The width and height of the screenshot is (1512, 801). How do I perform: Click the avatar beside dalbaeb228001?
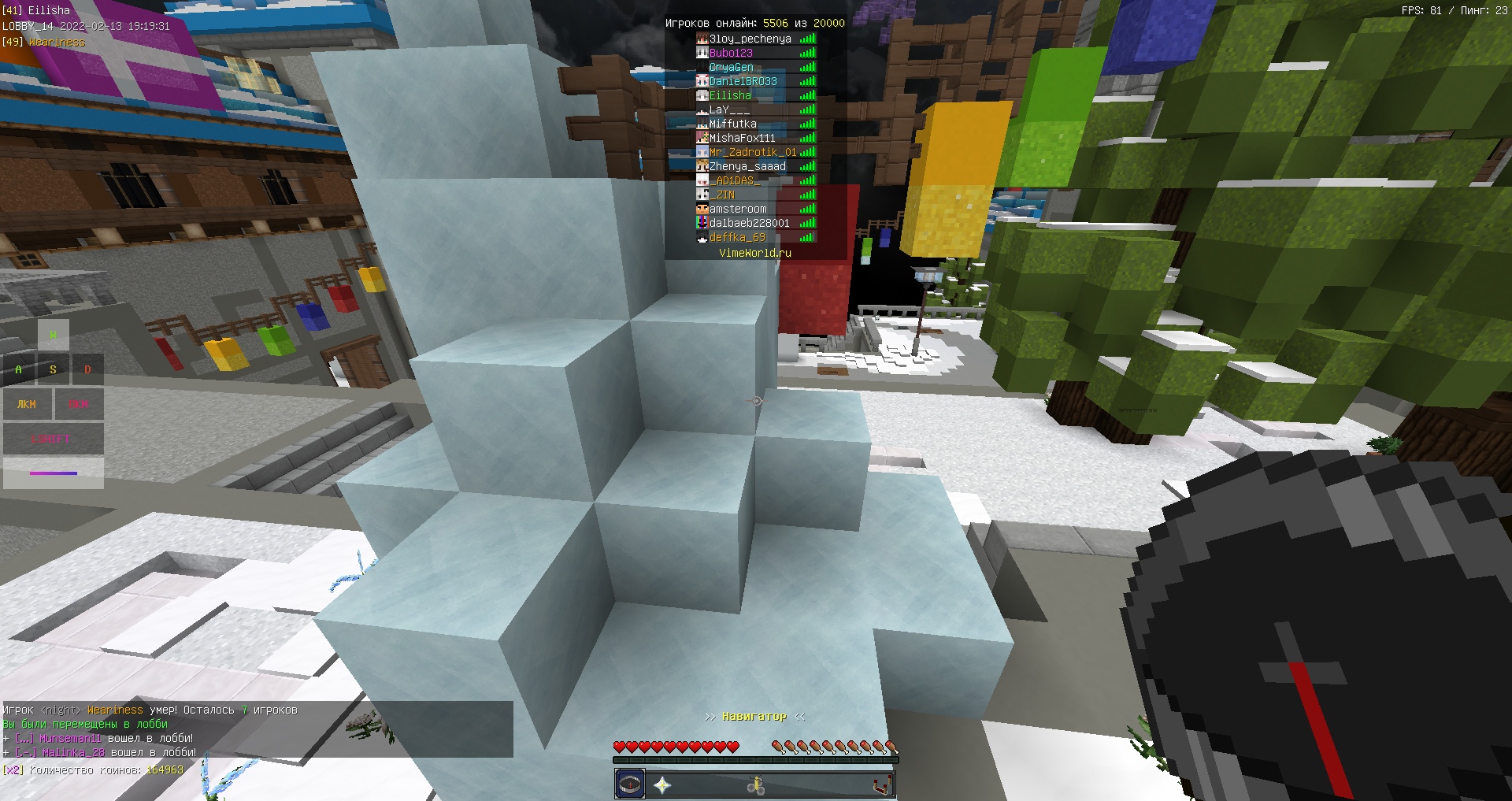pyautogui.click(x=701, y=223)
